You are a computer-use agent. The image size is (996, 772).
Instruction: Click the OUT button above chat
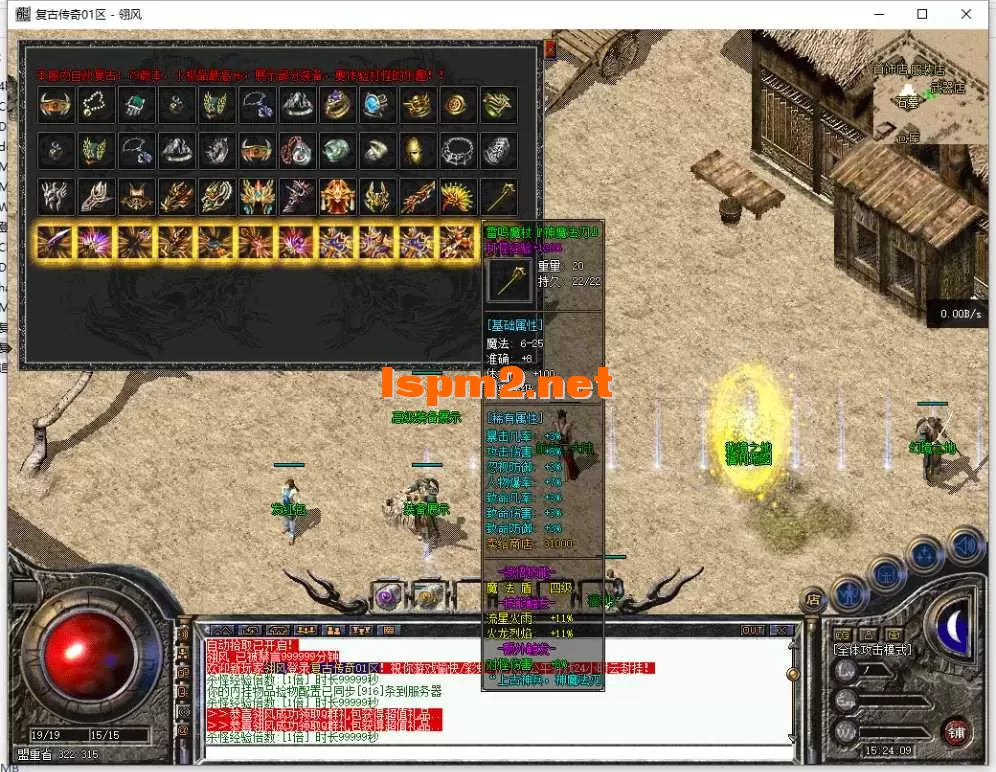752,631
